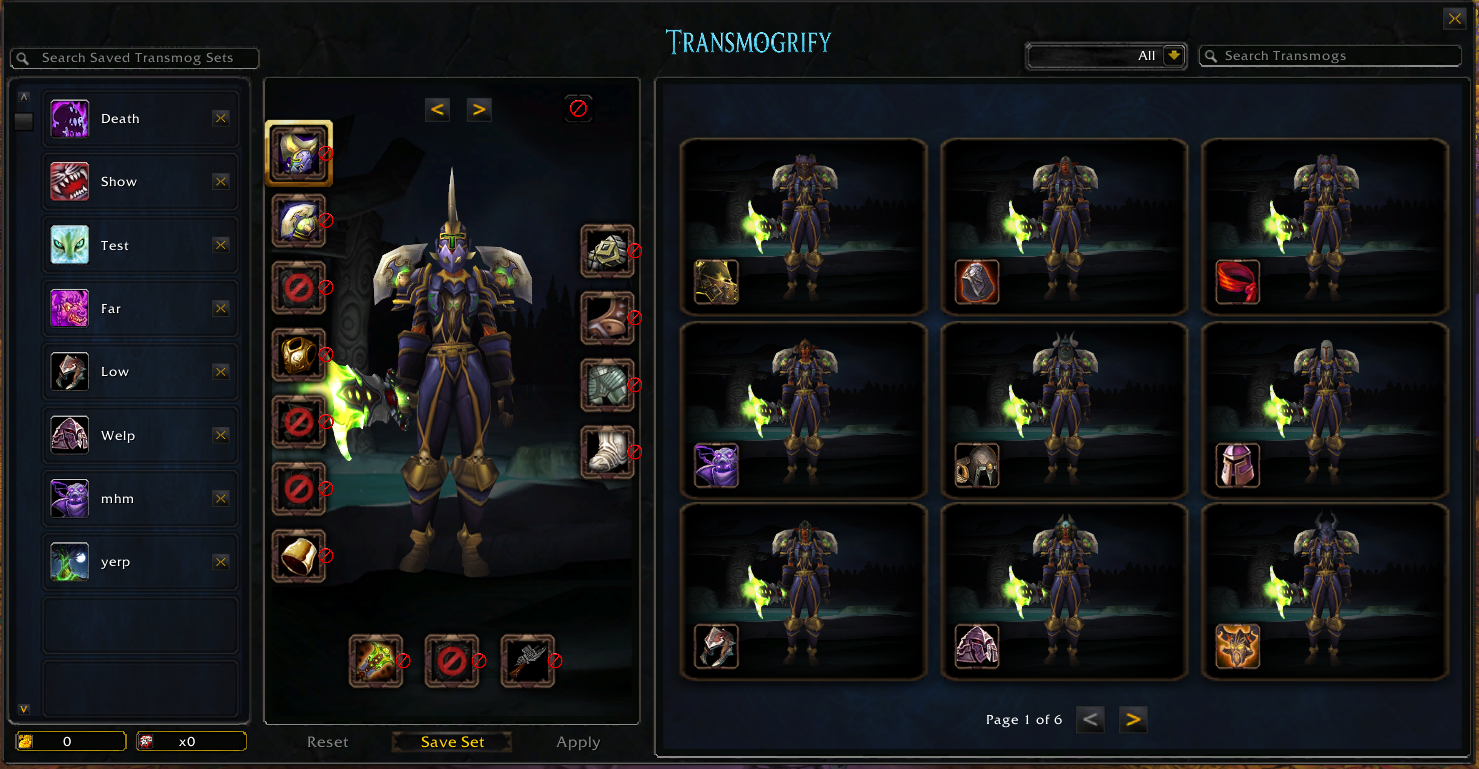Select the head equipment slot

point(298,153)
